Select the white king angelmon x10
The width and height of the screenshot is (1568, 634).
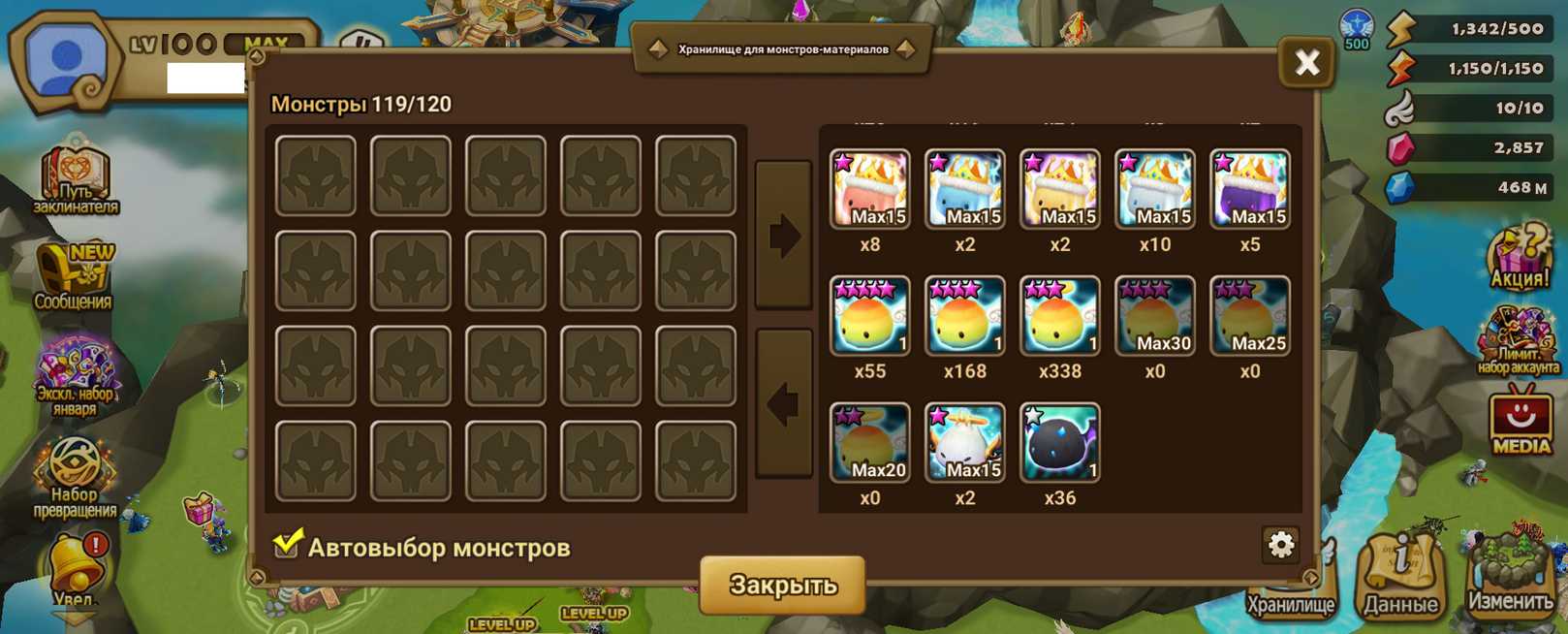pos(1154,189)
